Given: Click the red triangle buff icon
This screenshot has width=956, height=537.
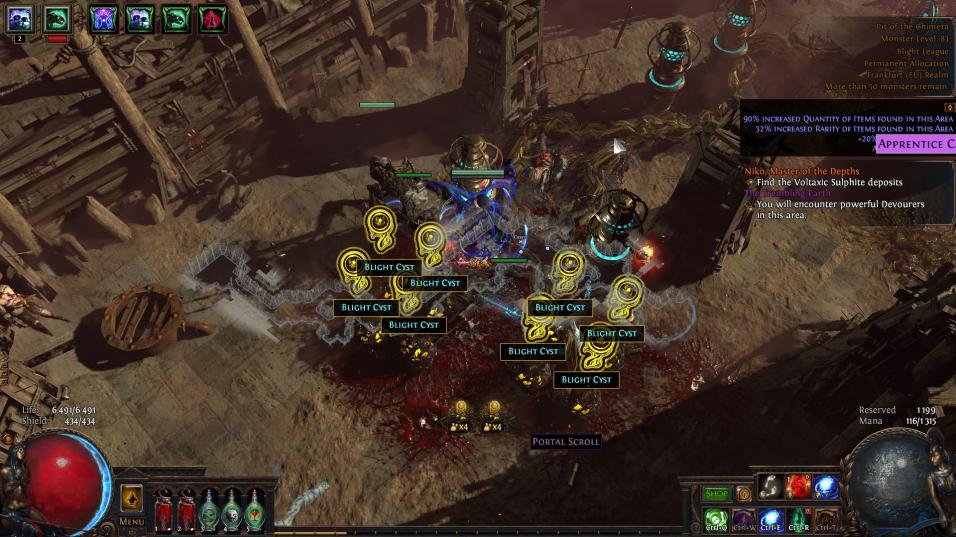Looking at the screenshot, I should tap(211, 18).
